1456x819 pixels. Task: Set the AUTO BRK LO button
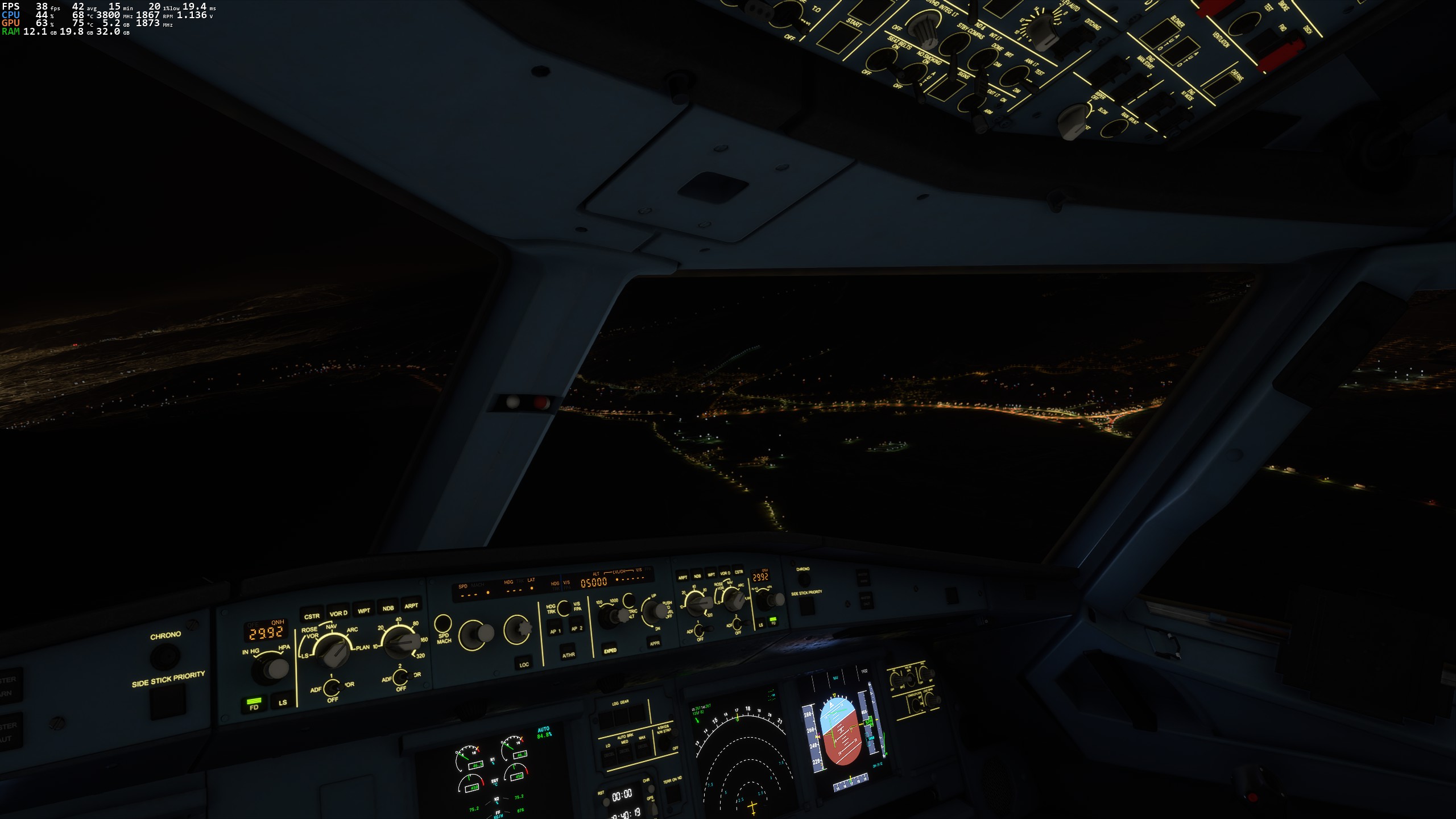[609, 757]
